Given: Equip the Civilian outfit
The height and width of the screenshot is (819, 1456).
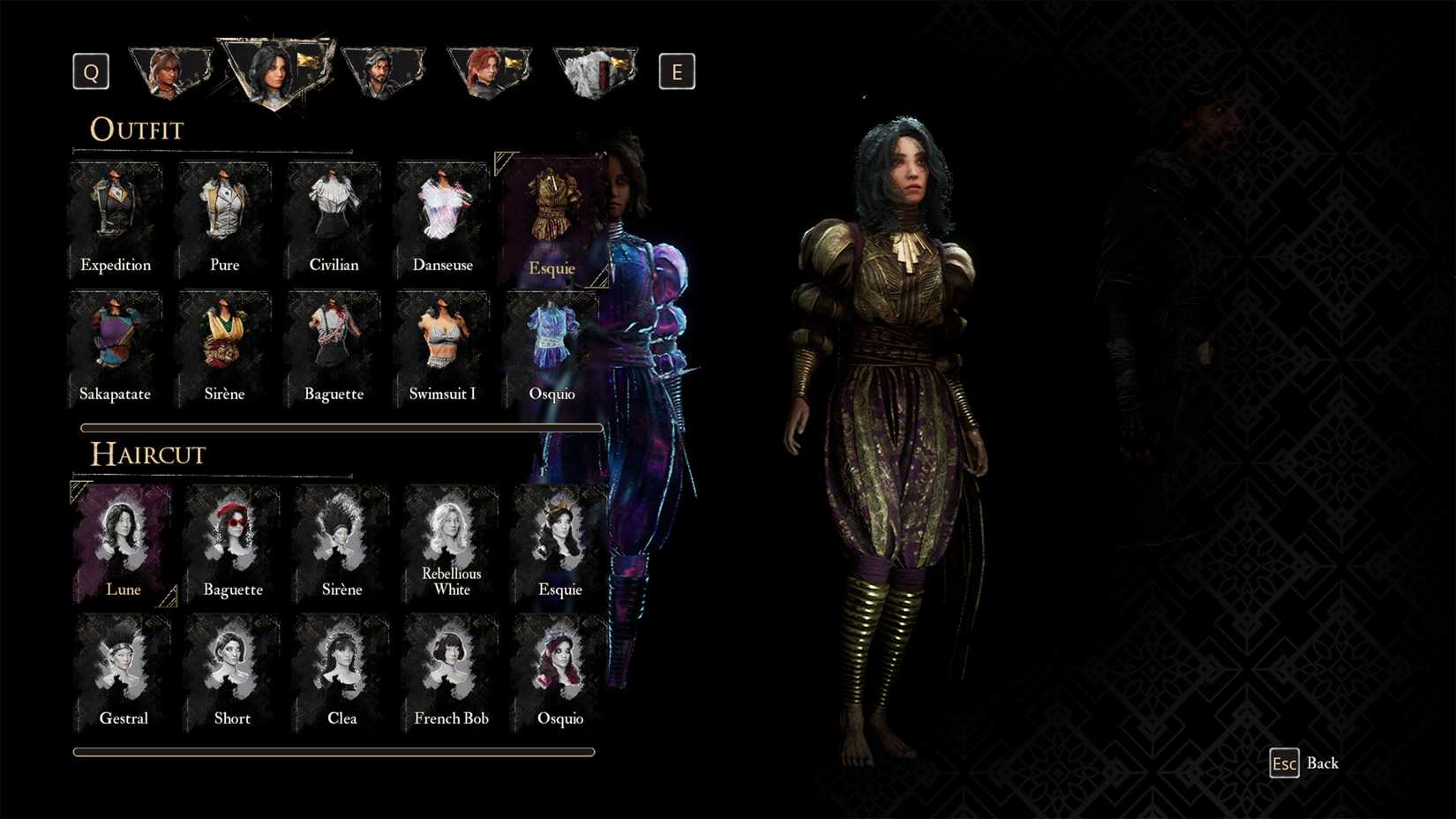Looking at the screenshot, I should point(333,212).
